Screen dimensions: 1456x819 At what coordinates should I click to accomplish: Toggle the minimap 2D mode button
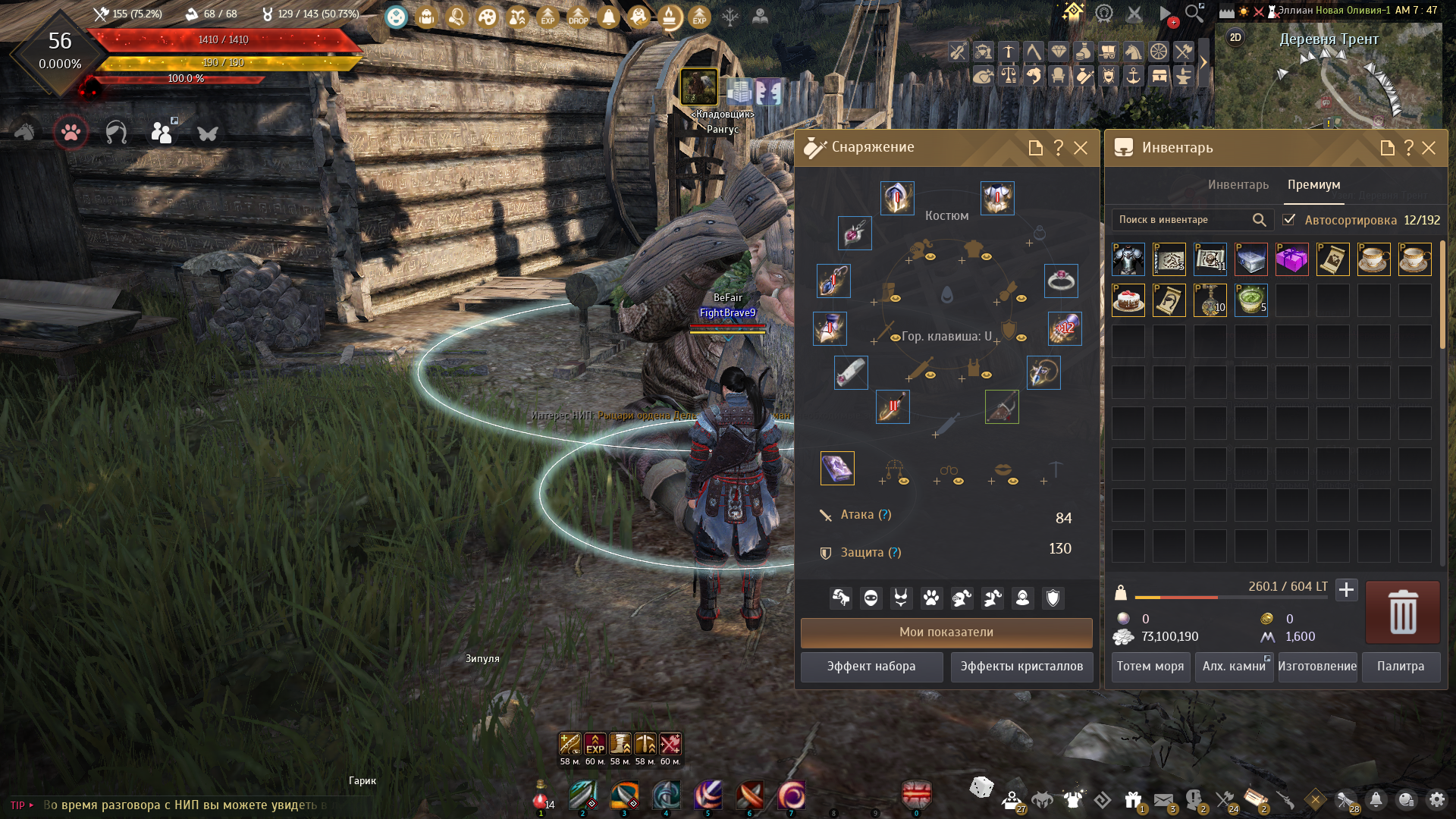(x=1235, y=37)
